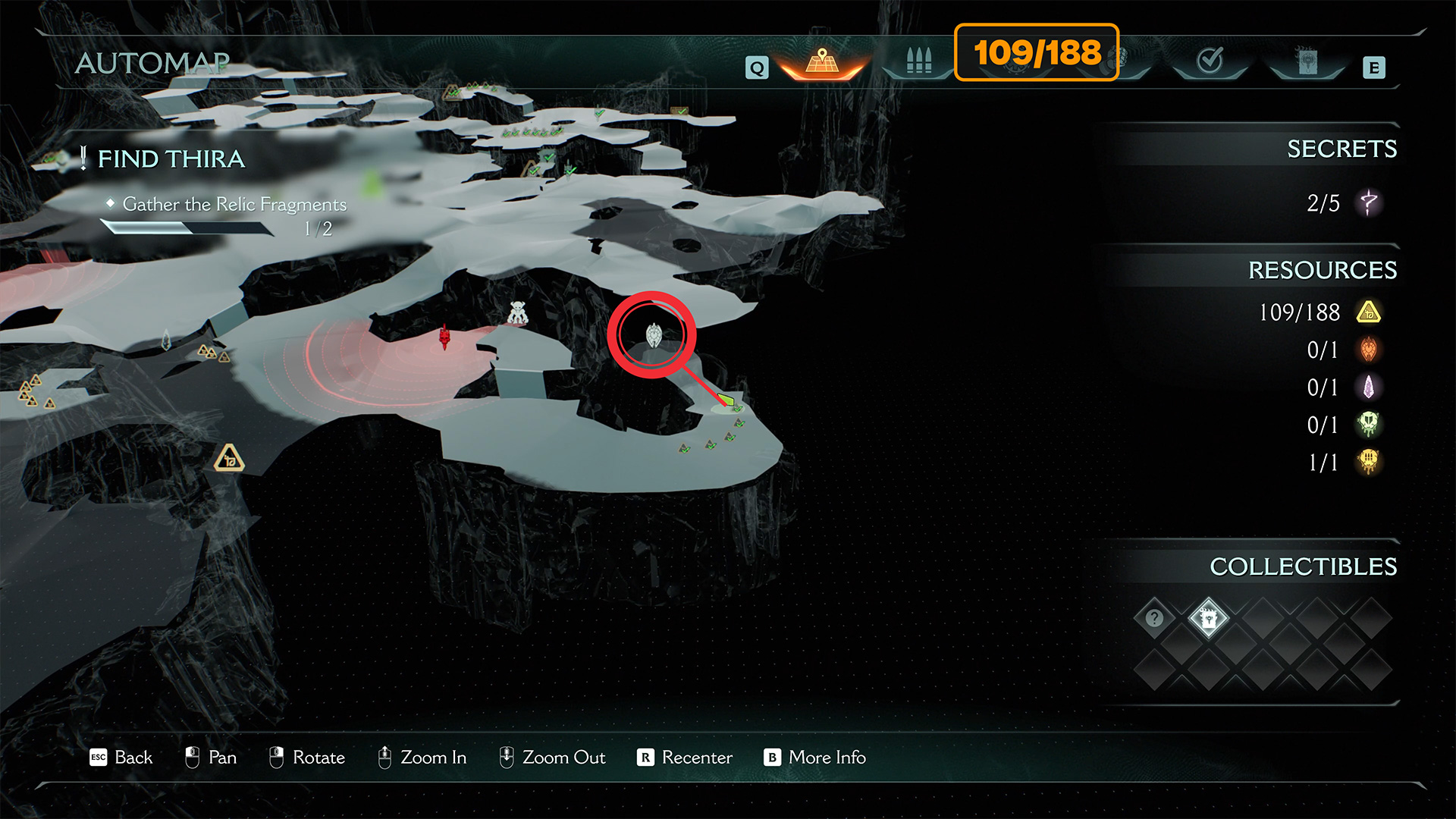Click the purple crystal resource icon
Image resolution: width=1456 pixels, height=819 pixels.
click(1369, 388)
